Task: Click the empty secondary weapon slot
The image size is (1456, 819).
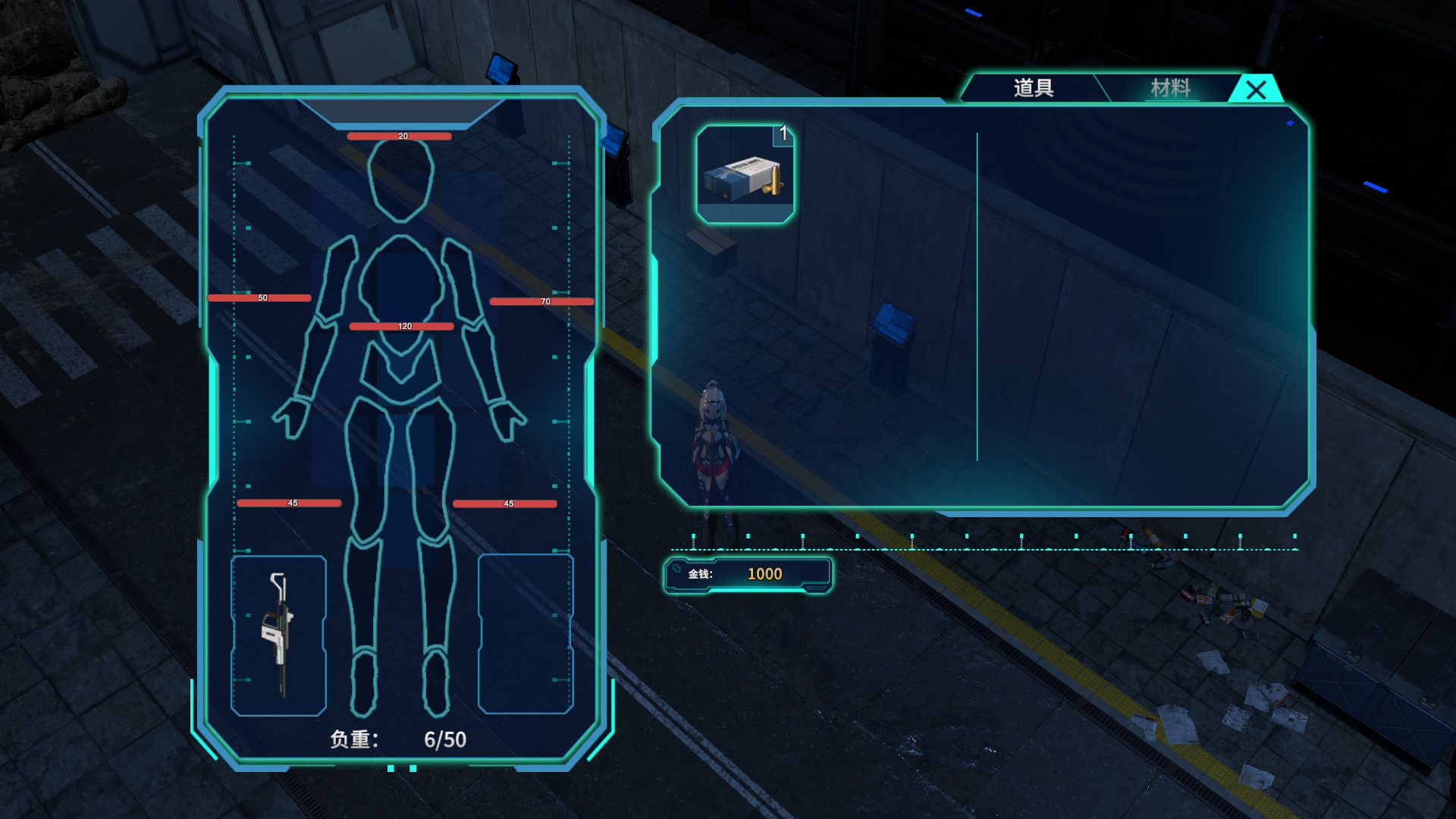Action: pyautogui.click(x=525, y=637)
